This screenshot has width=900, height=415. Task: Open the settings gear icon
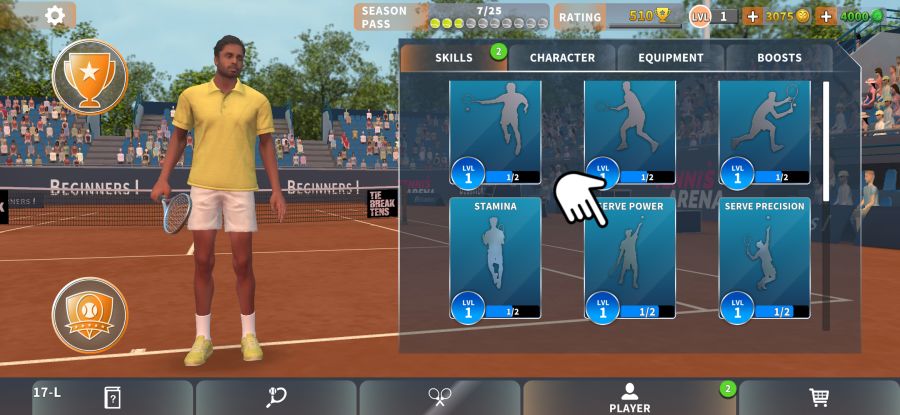point(55,15)
